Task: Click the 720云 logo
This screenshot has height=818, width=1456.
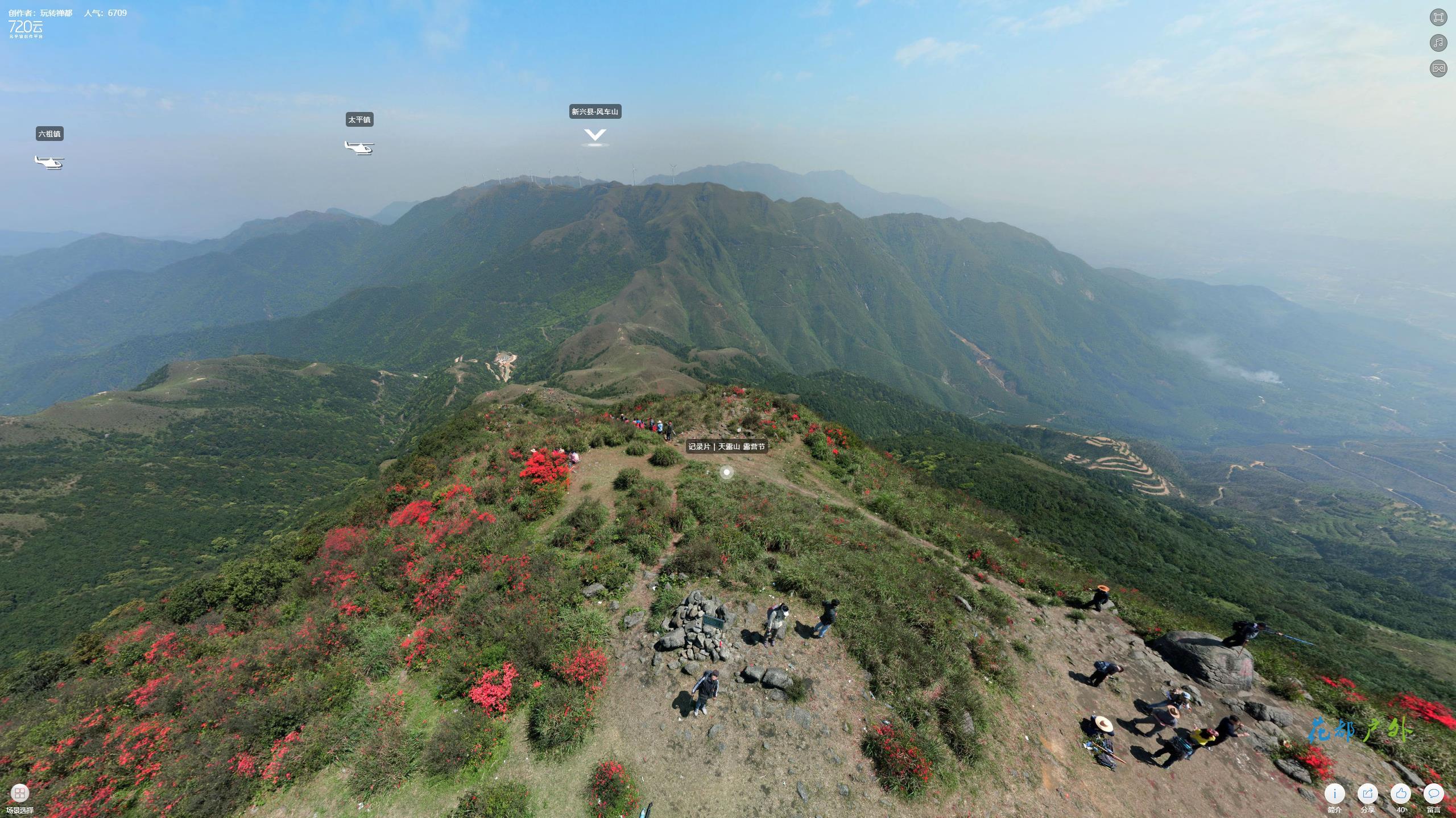Action: [x=26, y=27]
